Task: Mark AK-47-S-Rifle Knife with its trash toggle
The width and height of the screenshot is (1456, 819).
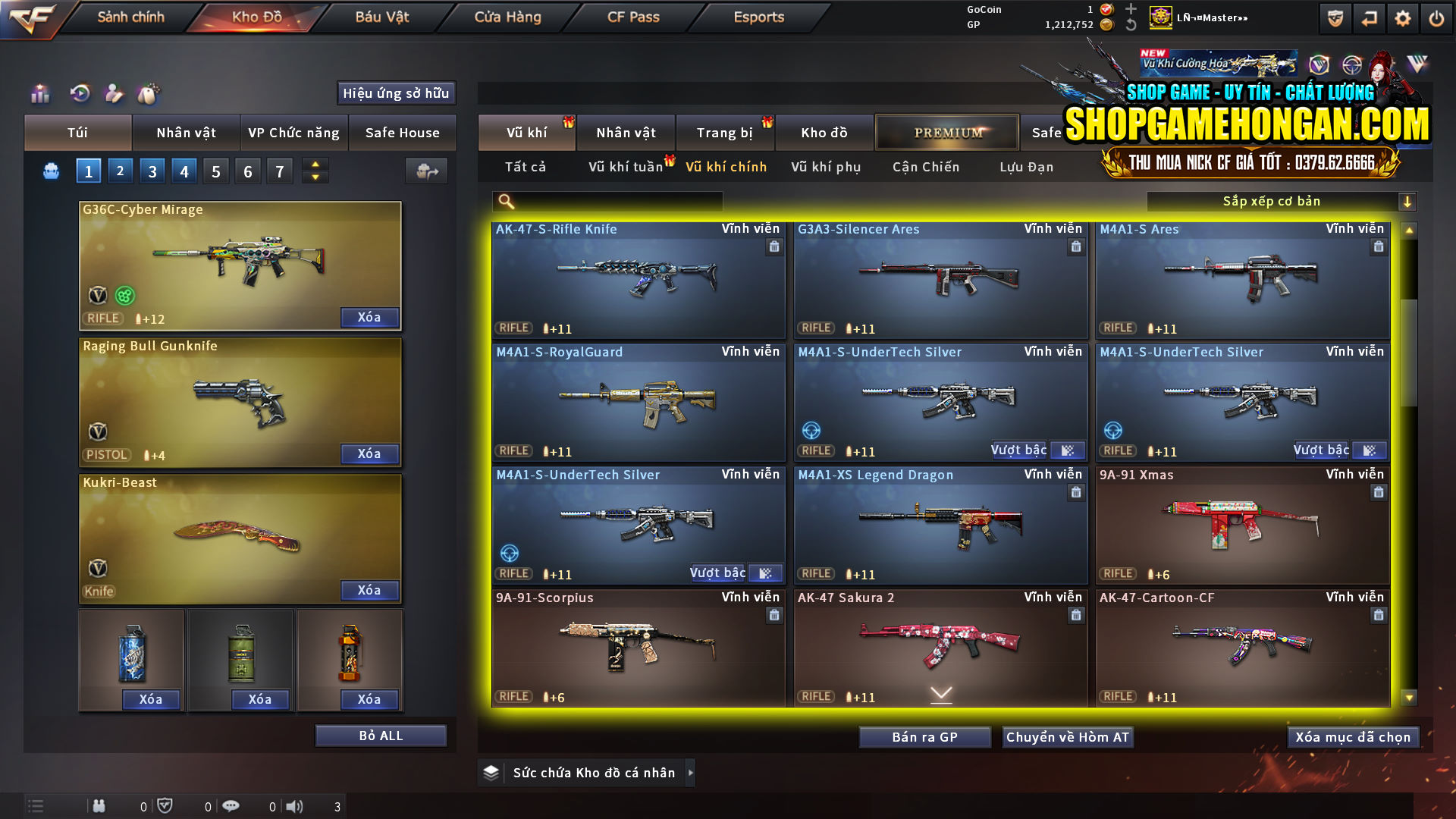Action: click(x=774, y=247)
